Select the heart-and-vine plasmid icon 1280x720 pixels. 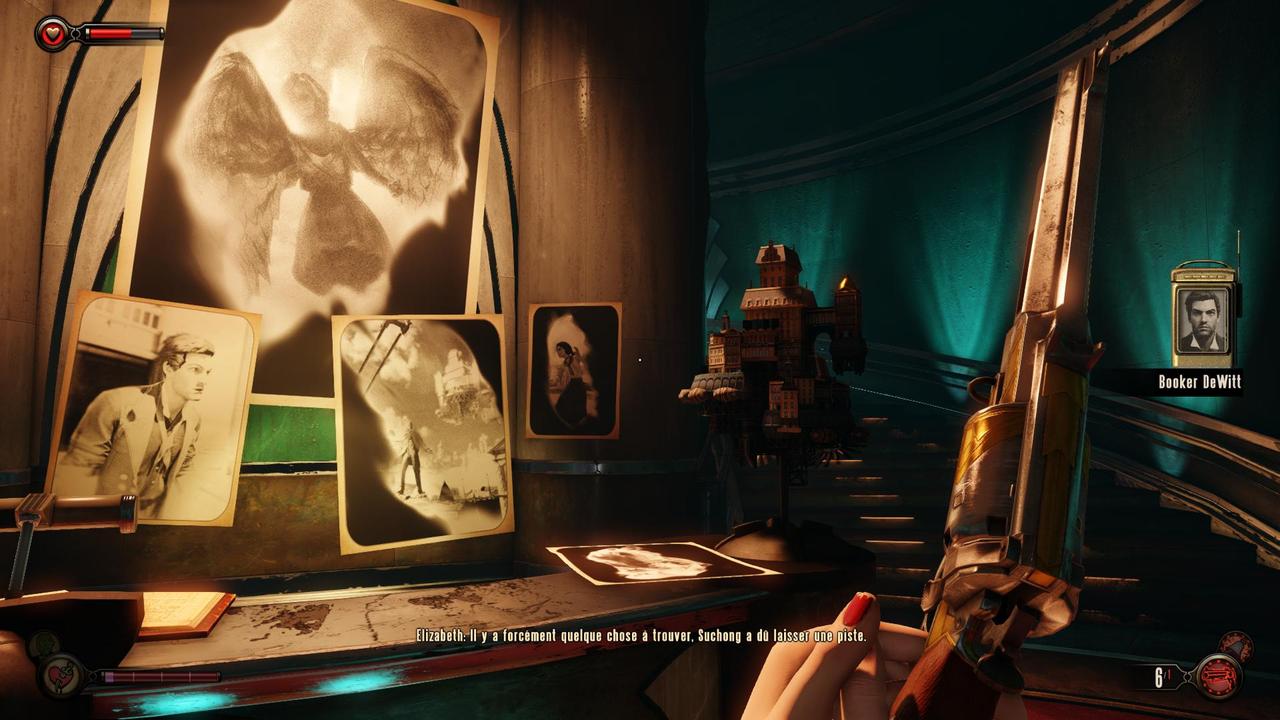pos(61,677)
